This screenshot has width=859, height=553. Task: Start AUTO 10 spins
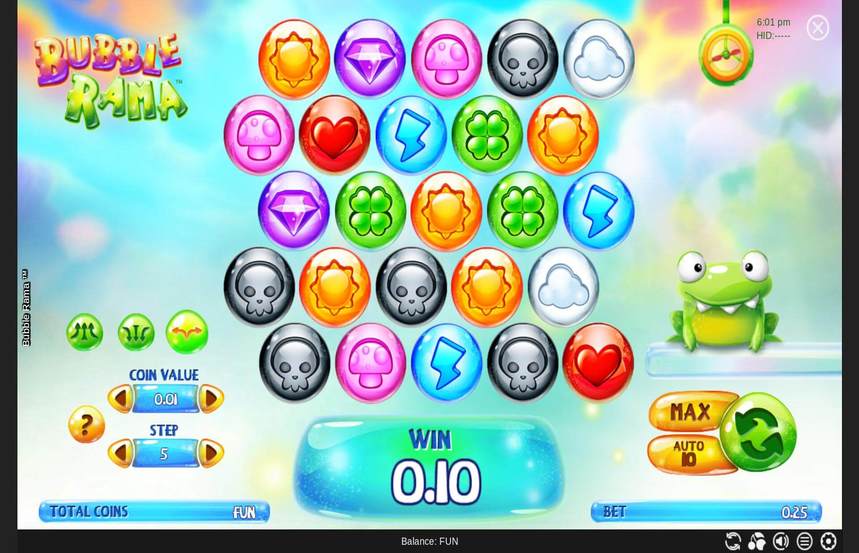[689, 453]
